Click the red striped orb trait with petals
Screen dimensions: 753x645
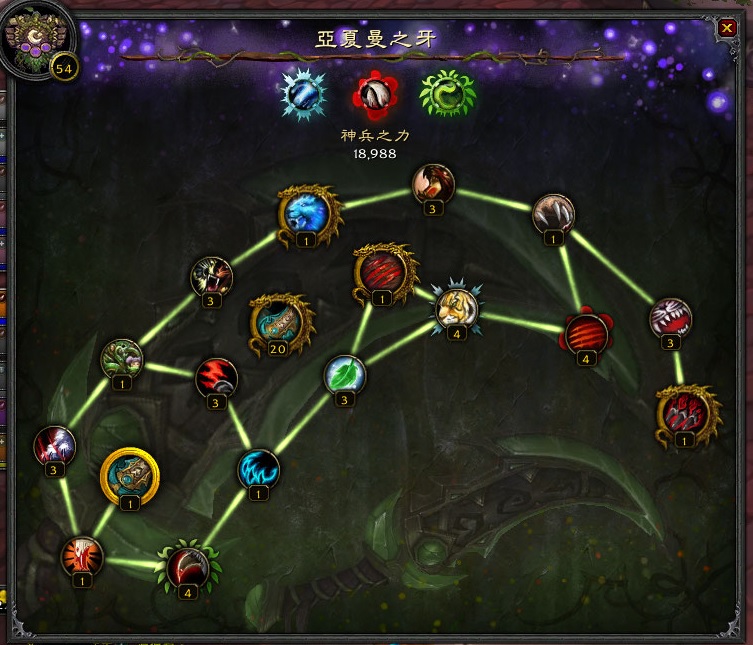click(x=586, y=333)
